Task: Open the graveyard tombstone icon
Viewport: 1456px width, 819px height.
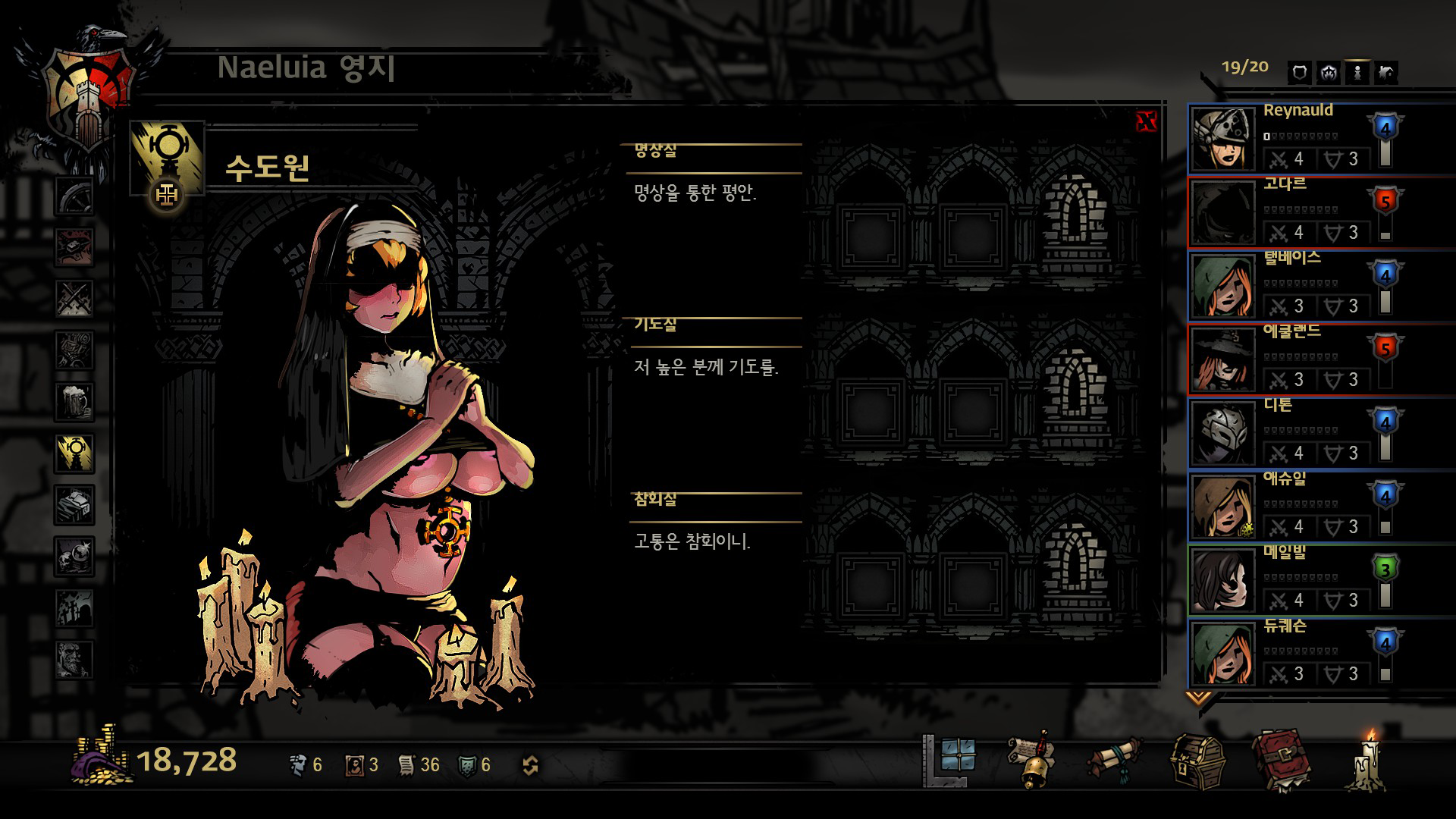Action: [74, 607]
